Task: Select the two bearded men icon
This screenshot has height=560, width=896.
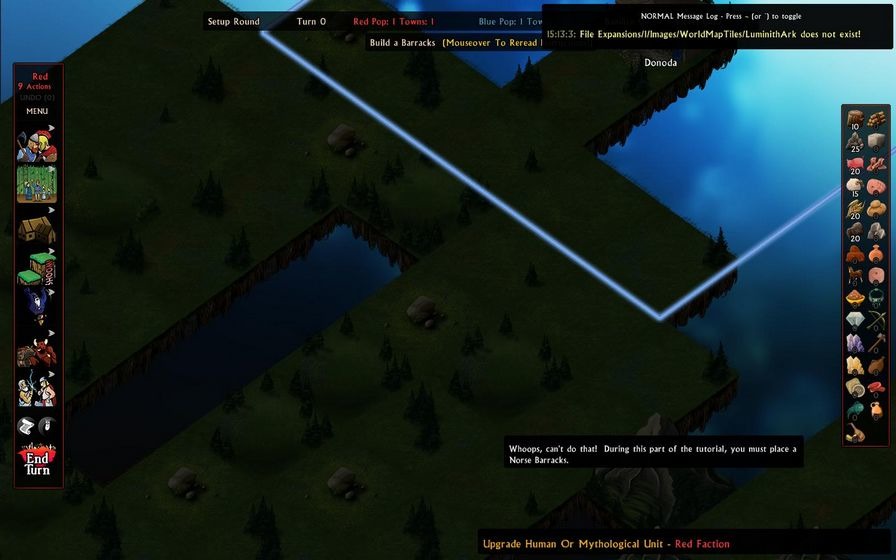Action: point(37,389)
